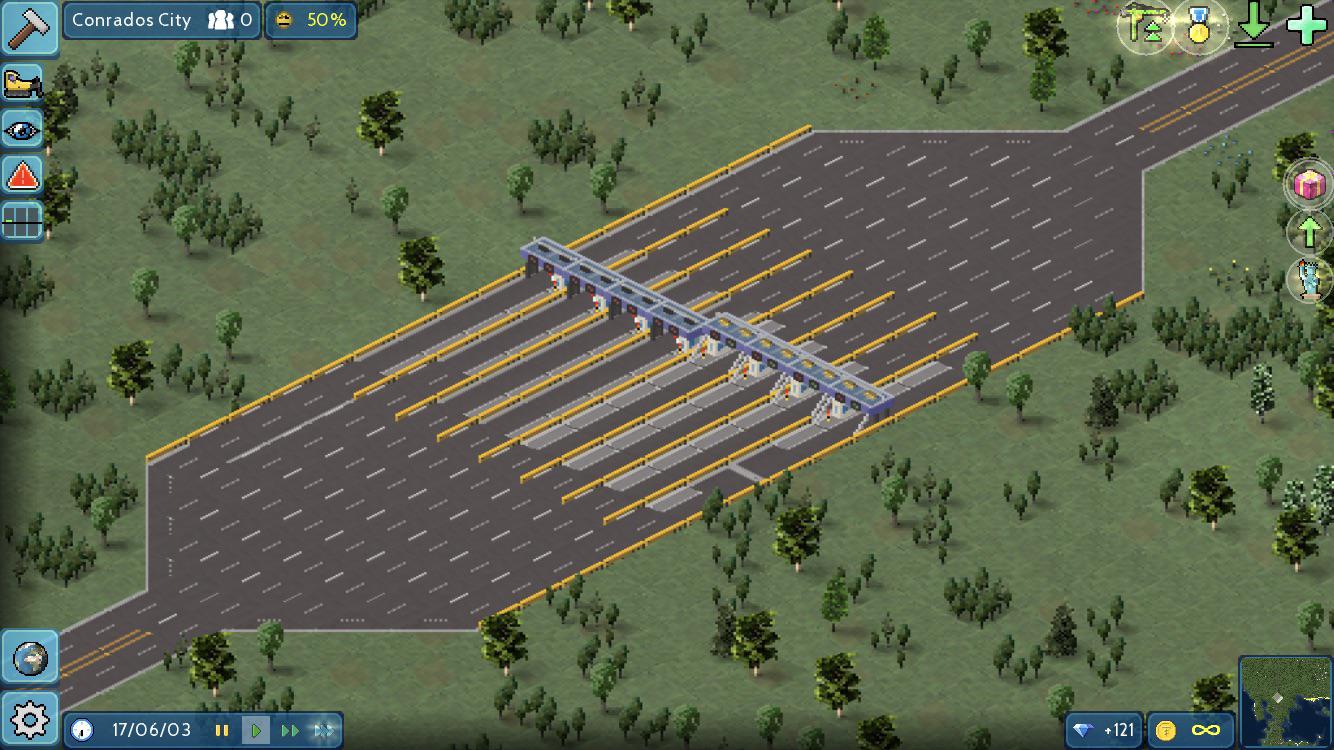
Task: Resume normal play speed
Action: (x=256, y=730)
